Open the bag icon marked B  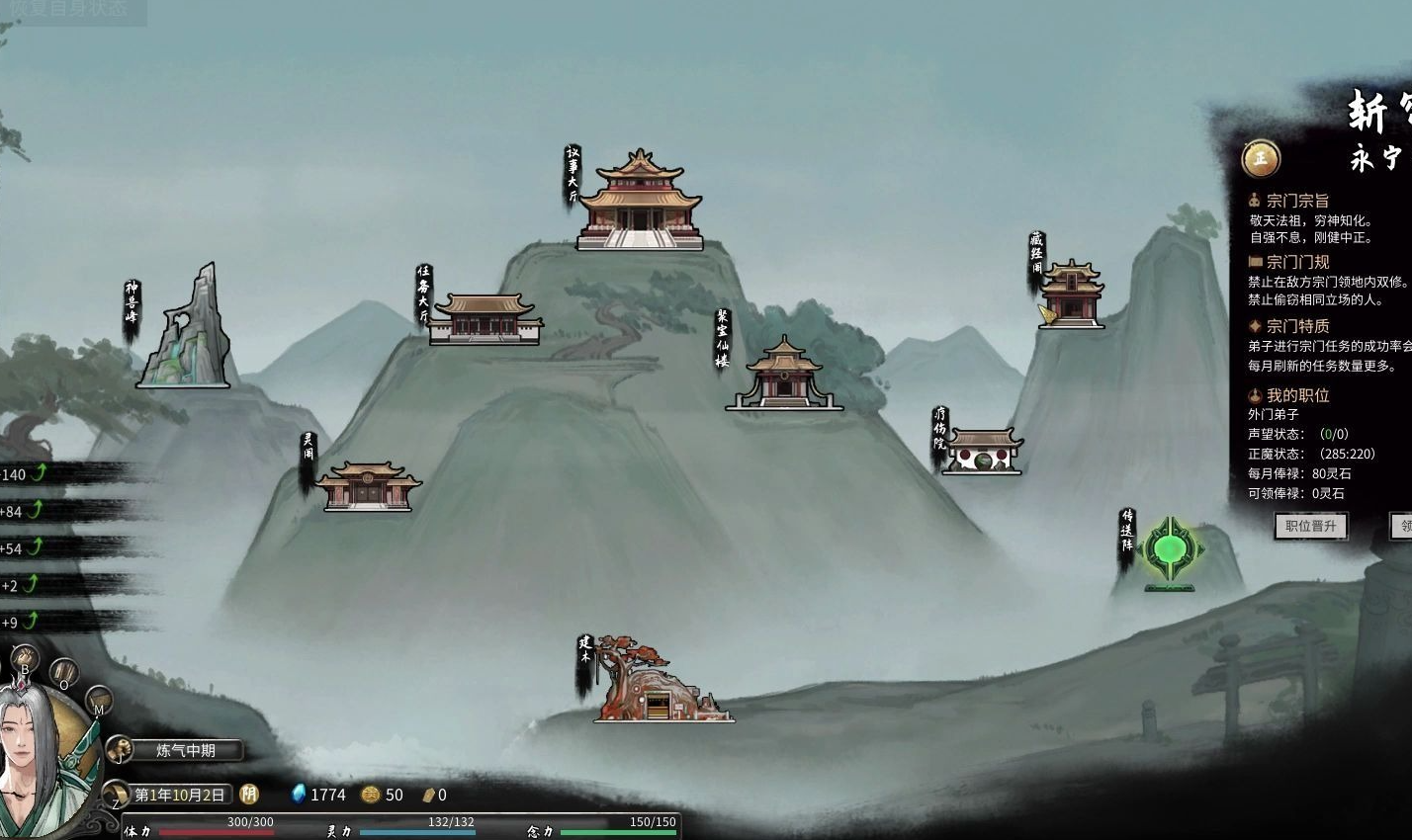click(x=25, y=659)
